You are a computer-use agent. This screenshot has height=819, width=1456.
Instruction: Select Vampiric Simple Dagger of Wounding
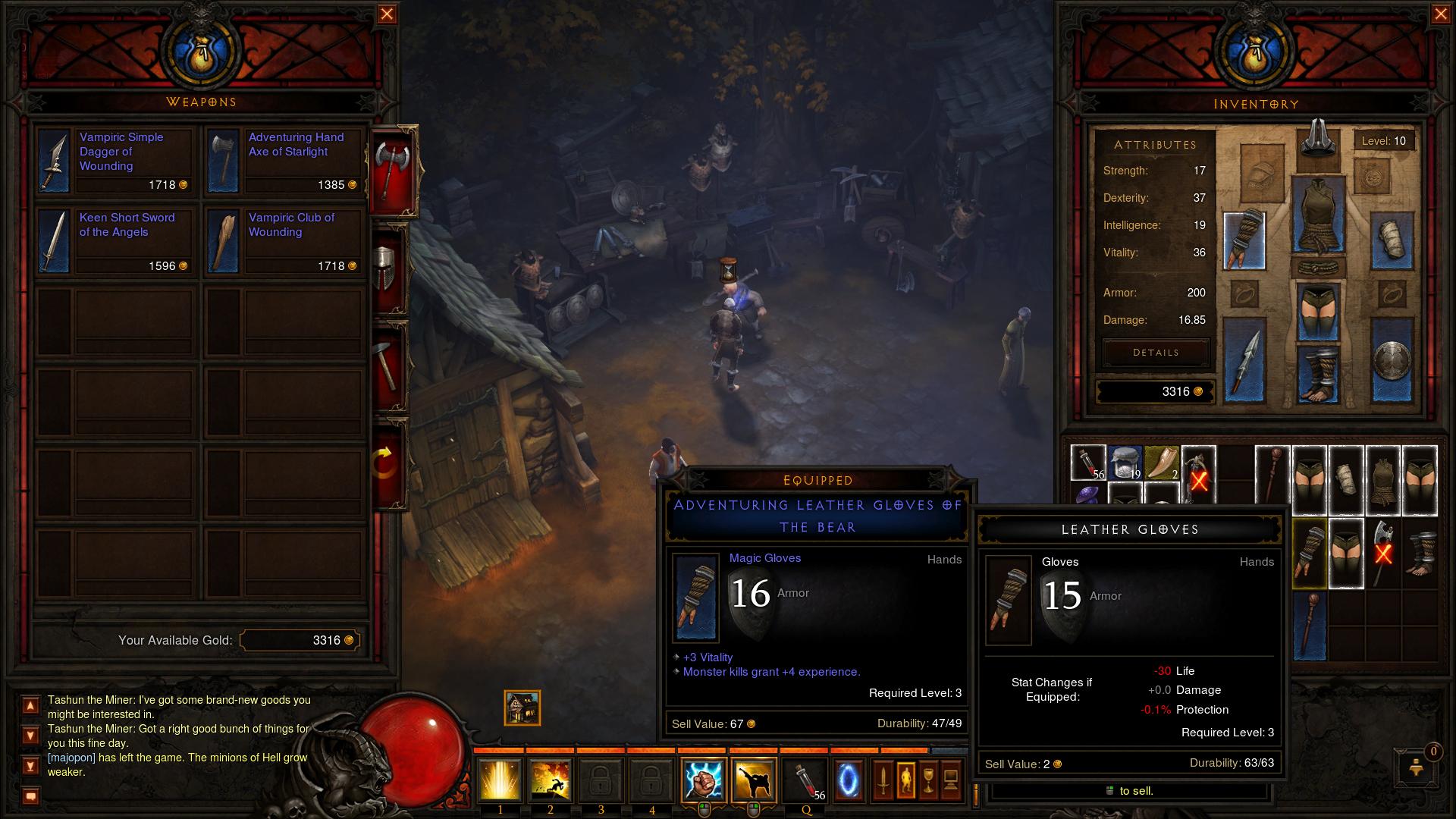pyautogui.click(x=115, y=161)
